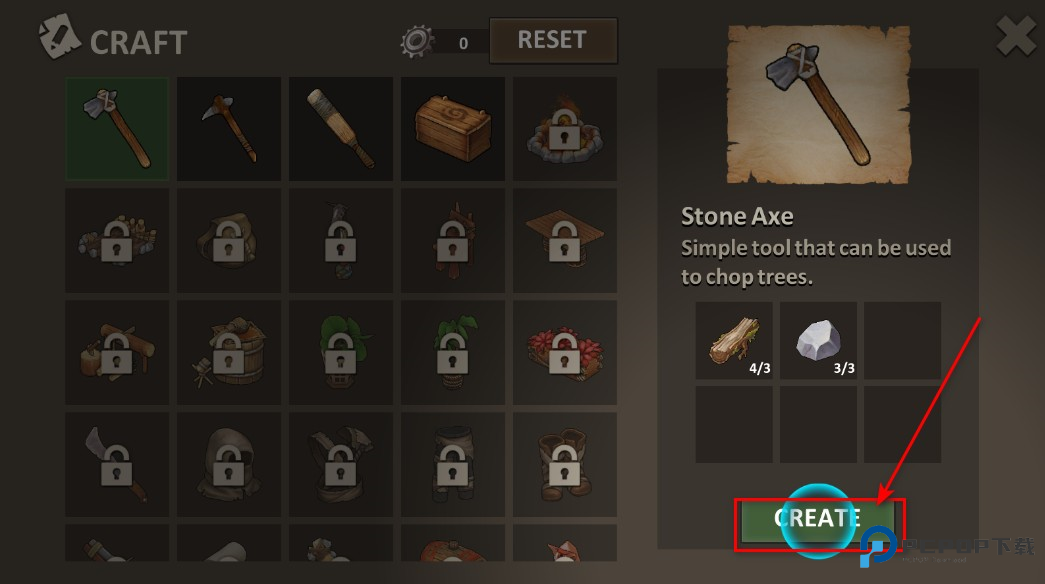Choose the locked backpack recipe

pyautogui.click(x=229, y=241)
